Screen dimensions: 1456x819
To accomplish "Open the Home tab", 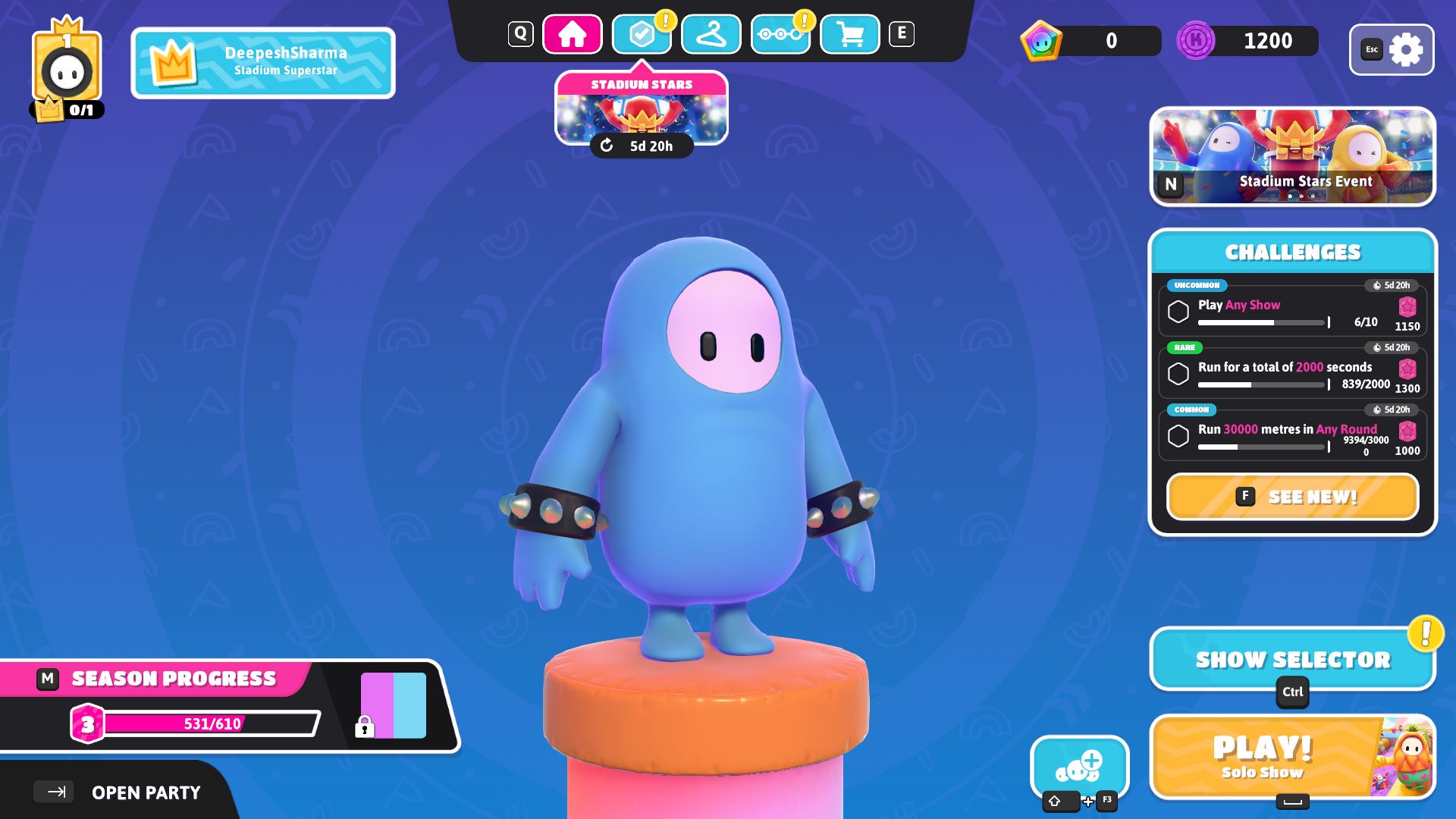I will tap(572, 35).
